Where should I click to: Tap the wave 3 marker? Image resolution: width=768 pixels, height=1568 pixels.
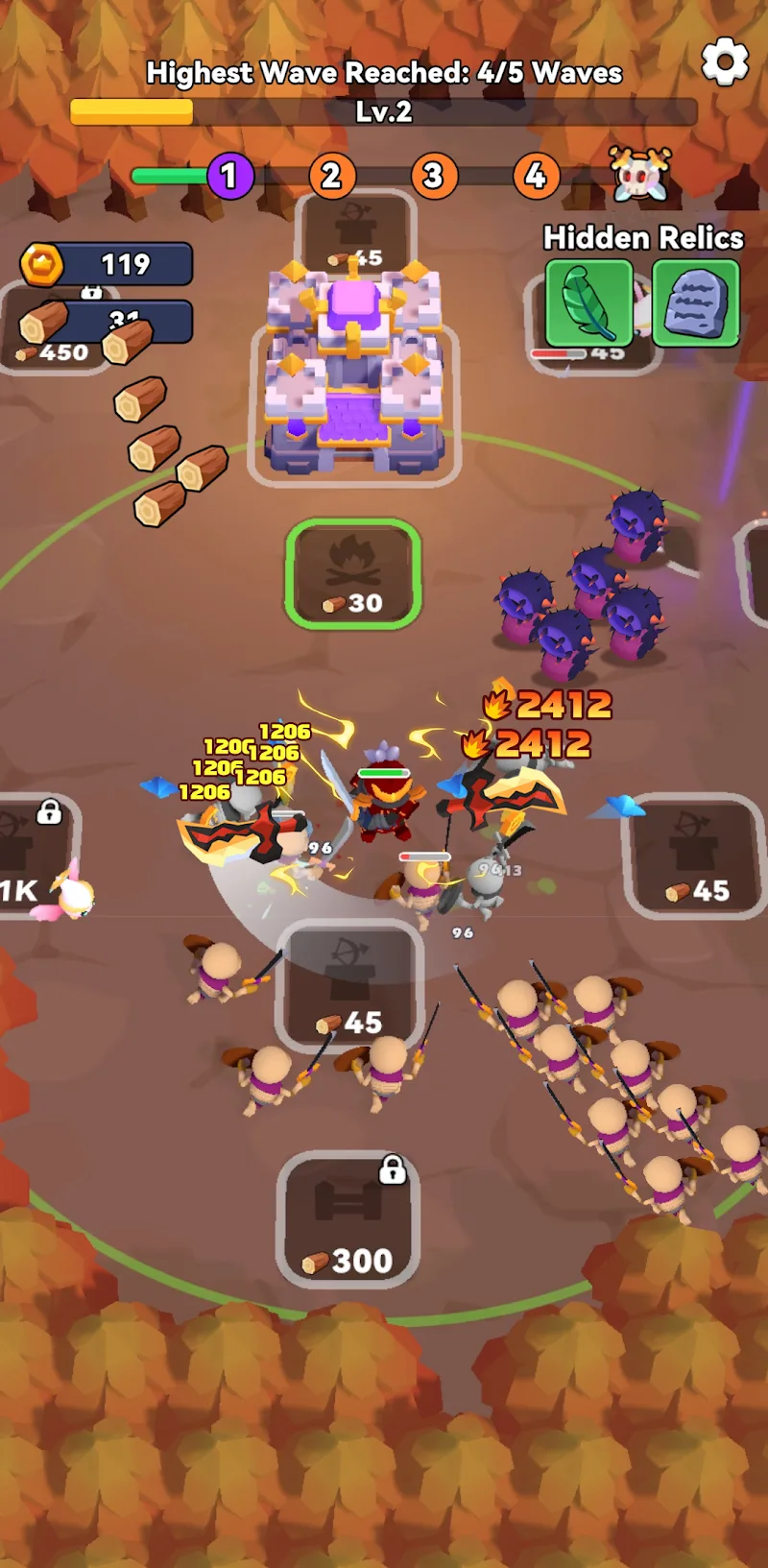[x=434, y=177]
